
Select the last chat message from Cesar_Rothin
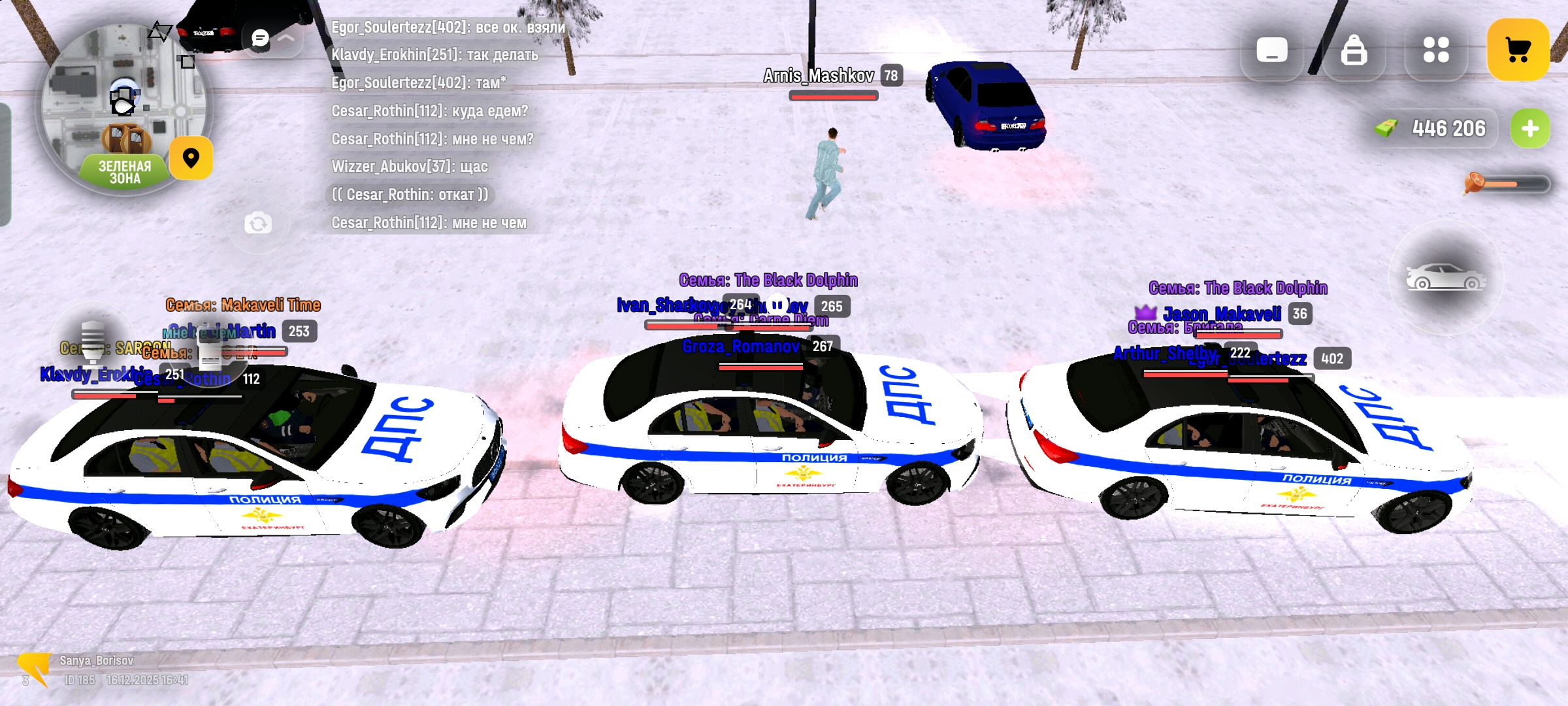429,223
